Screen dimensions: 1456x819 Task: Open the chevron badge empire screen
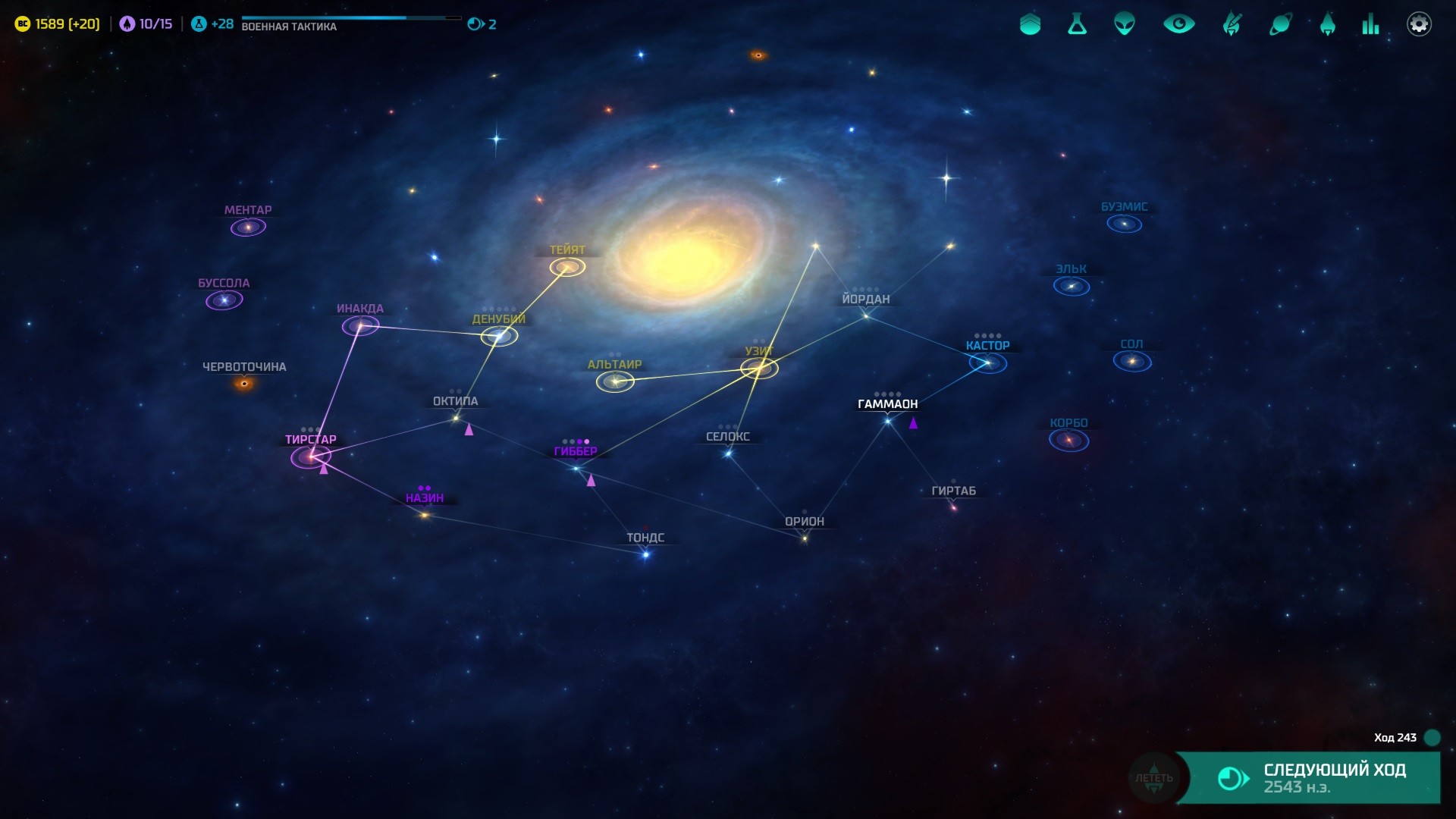[1030, 24]
